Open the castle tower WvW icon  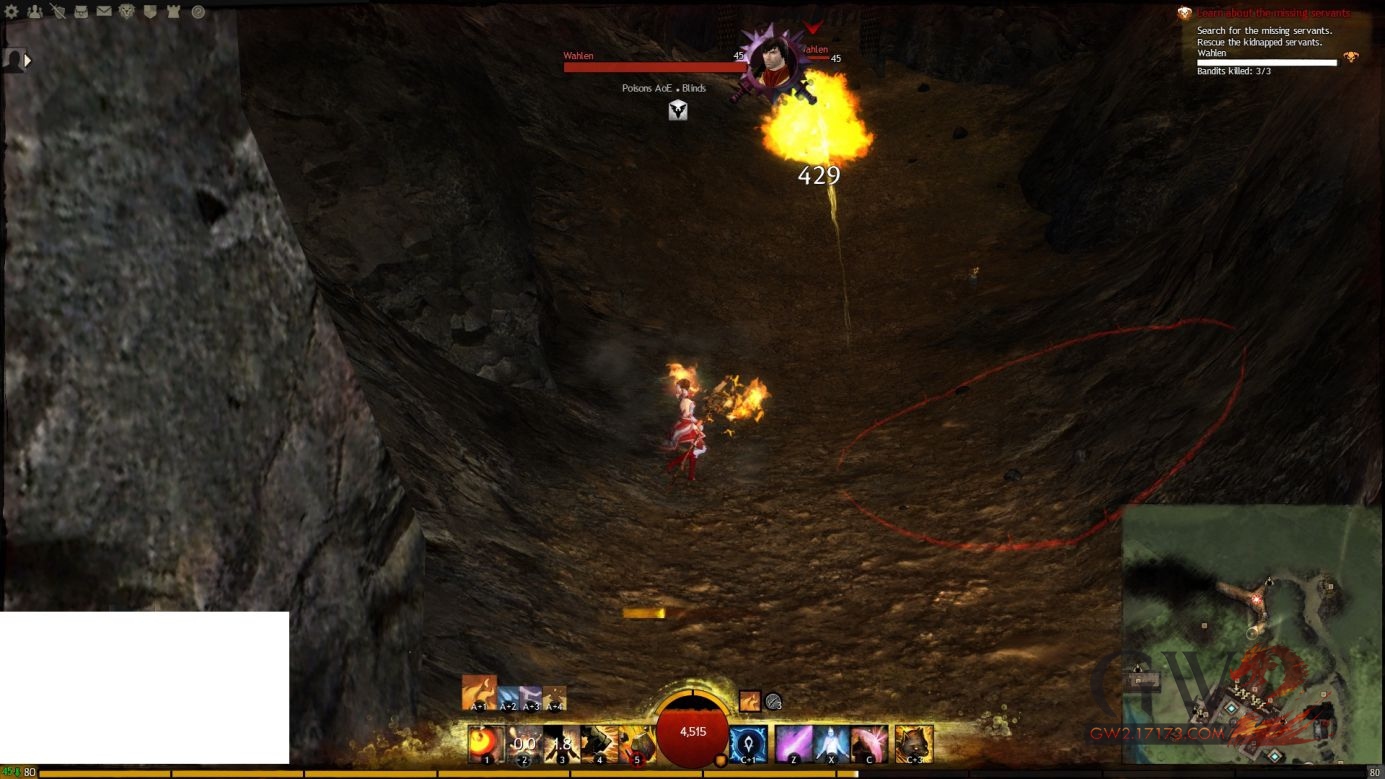[173, 12]
